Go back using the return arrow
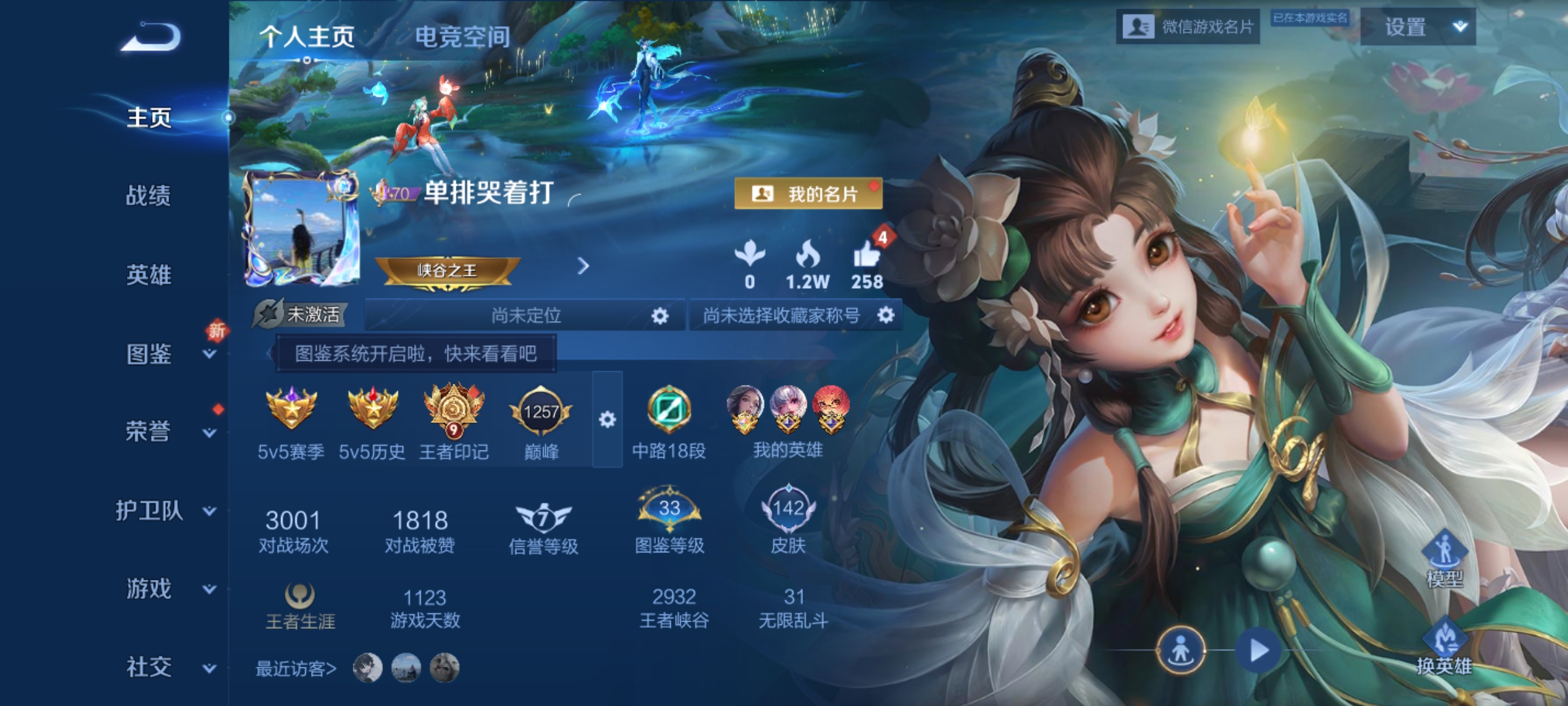Viewport: 1568px width, 706px height. point(151,37)
